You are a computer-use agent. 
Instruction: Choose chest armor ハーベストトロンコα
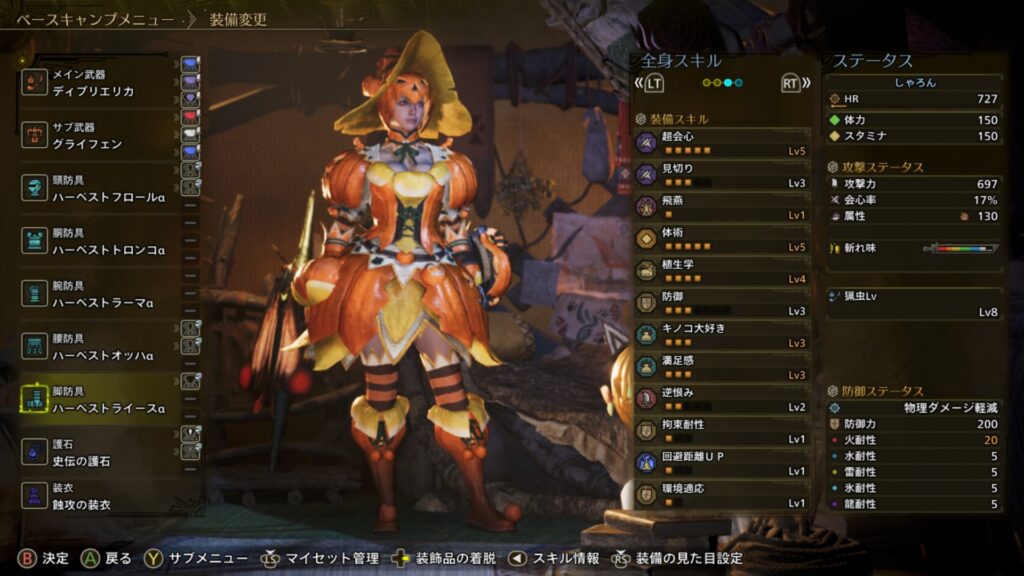point(100,242)
